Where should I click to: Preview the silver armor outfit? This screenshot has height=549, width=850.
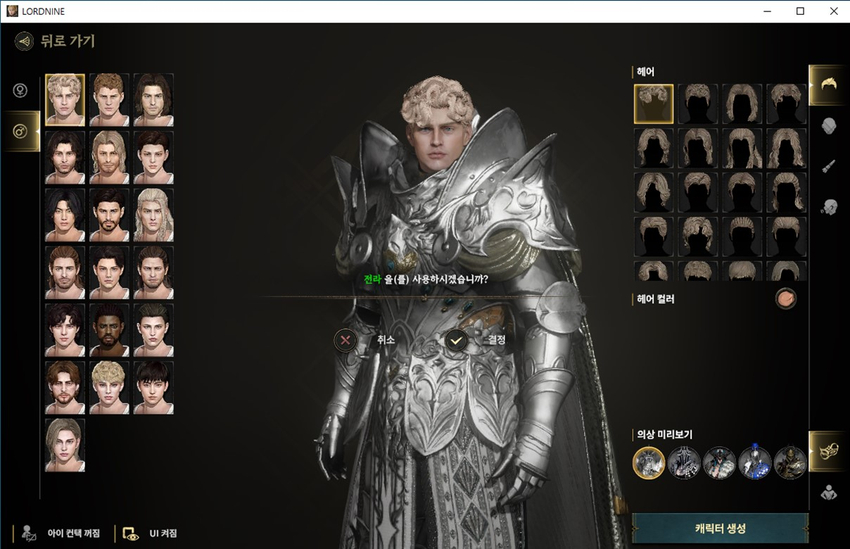[649, 462]
